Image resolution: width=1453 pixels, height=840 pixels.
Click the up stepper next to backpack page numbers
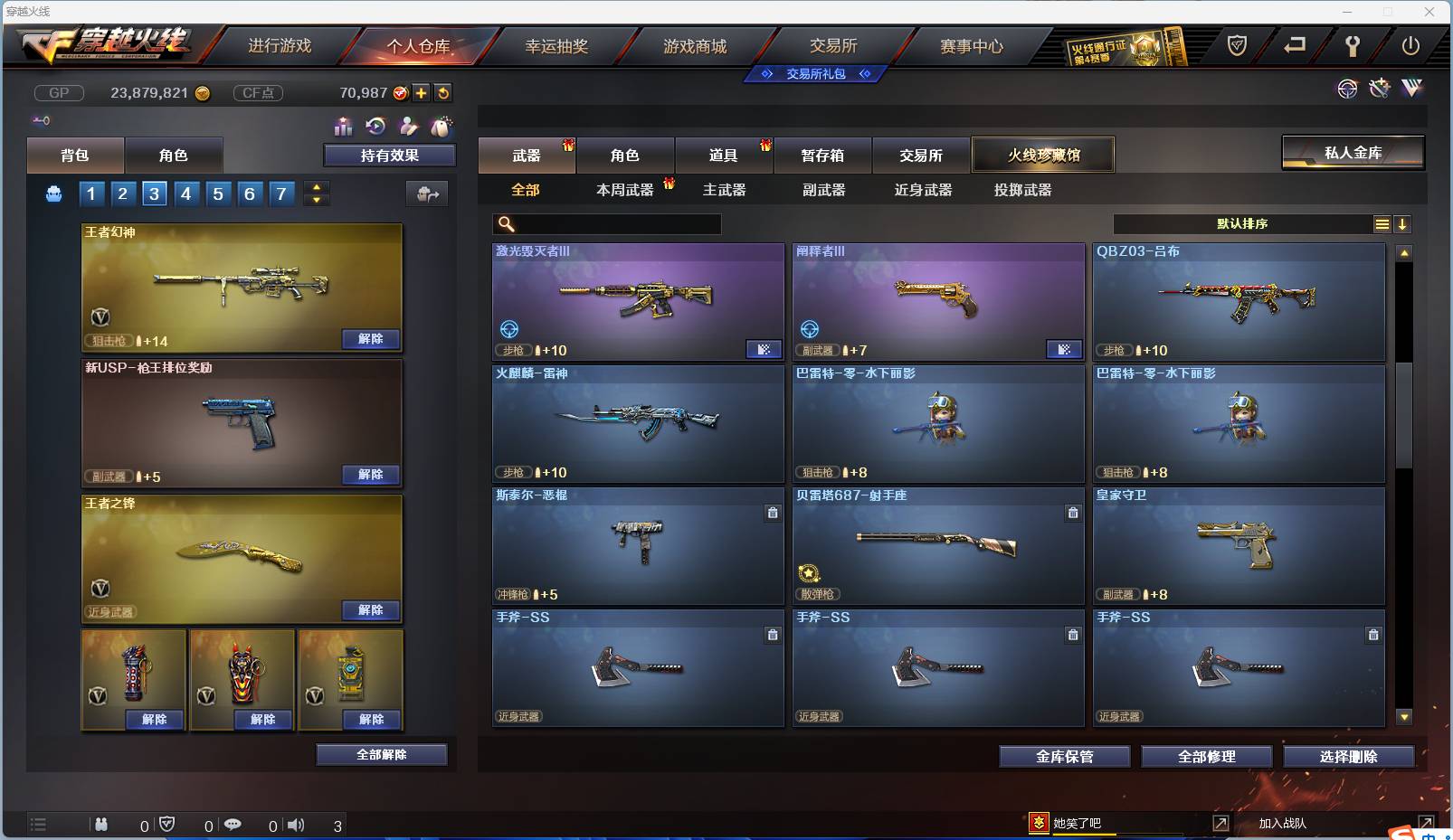(x=316, y=187)
